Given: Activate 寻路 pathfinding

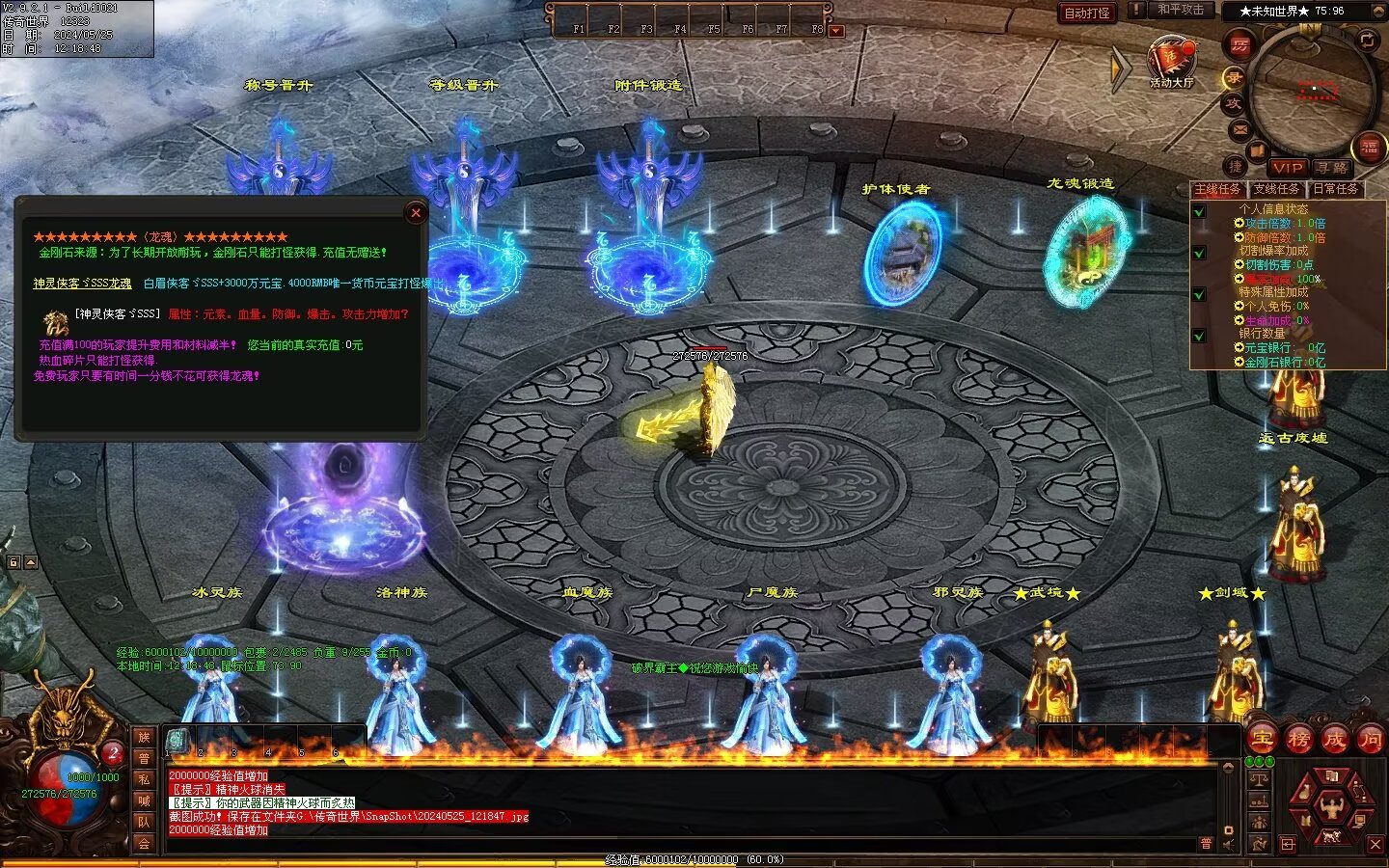Looking at the screenshot, I should click(x=1332, y=168).
